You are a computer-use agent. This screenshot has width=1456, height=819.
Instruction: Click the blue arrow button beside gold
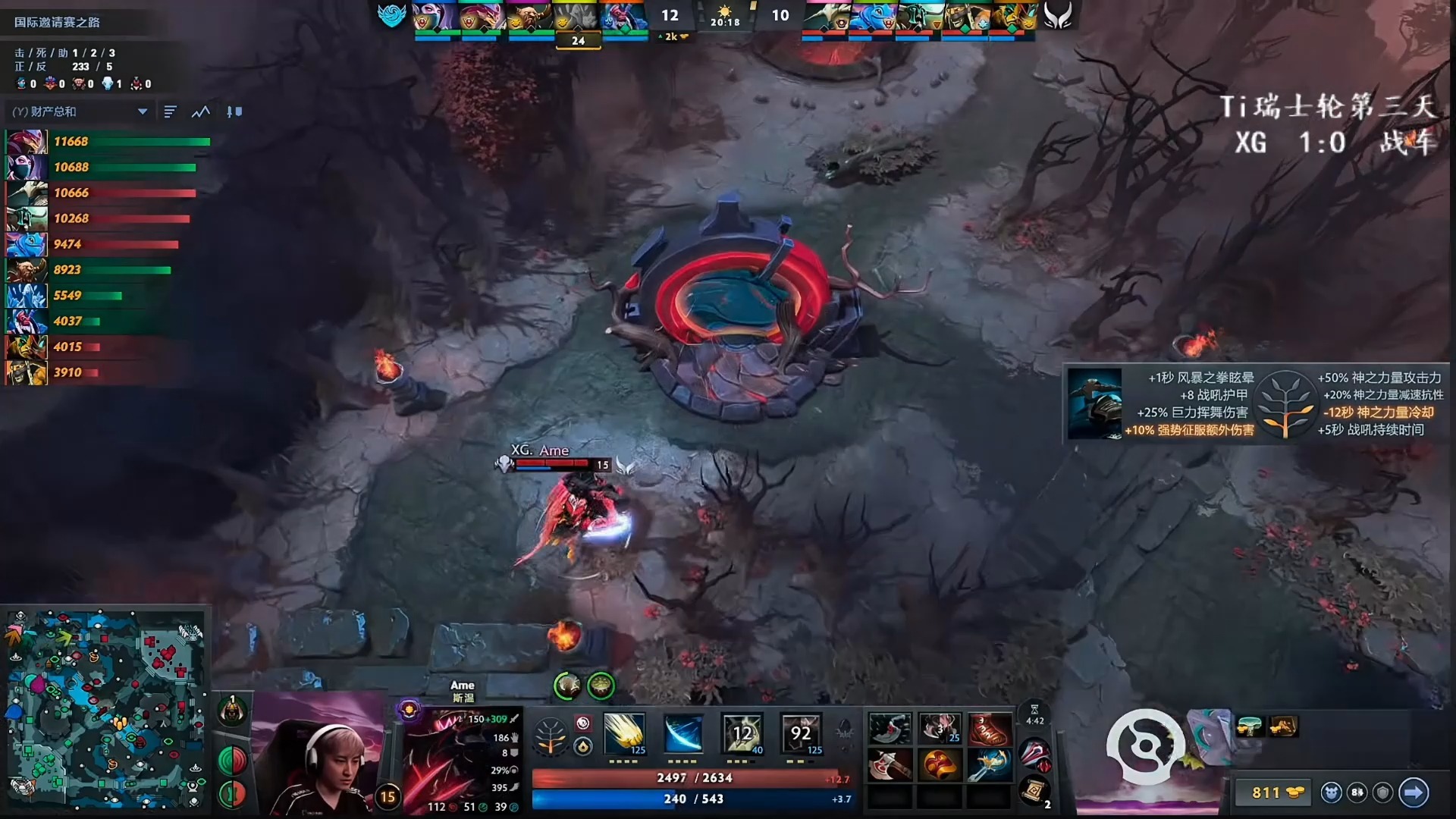(x=1414, y=792)
